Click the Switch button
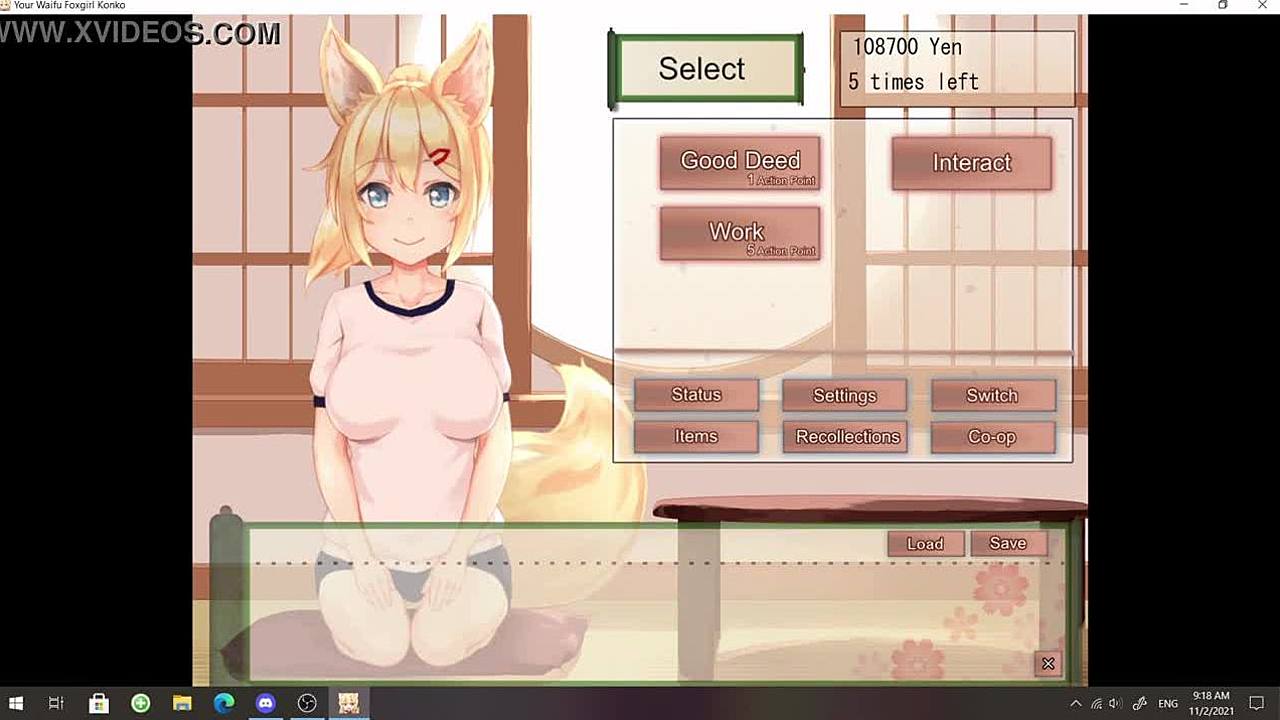Viewport: 1280px width, 720px height. coord(992,396)
